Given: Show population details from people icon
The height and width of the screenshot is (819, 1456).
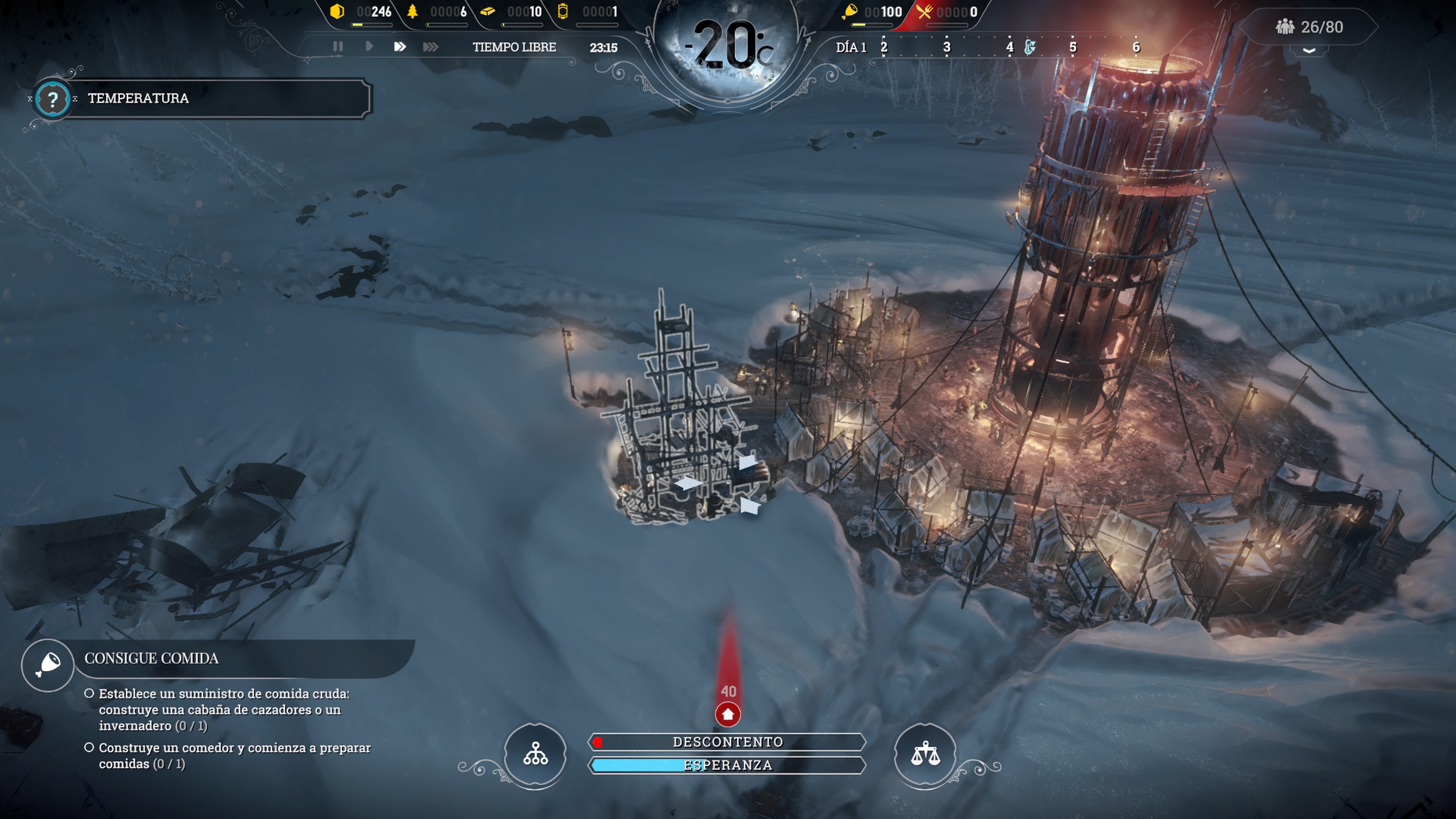Looking at the screenshot, I should click(1285, 27).
